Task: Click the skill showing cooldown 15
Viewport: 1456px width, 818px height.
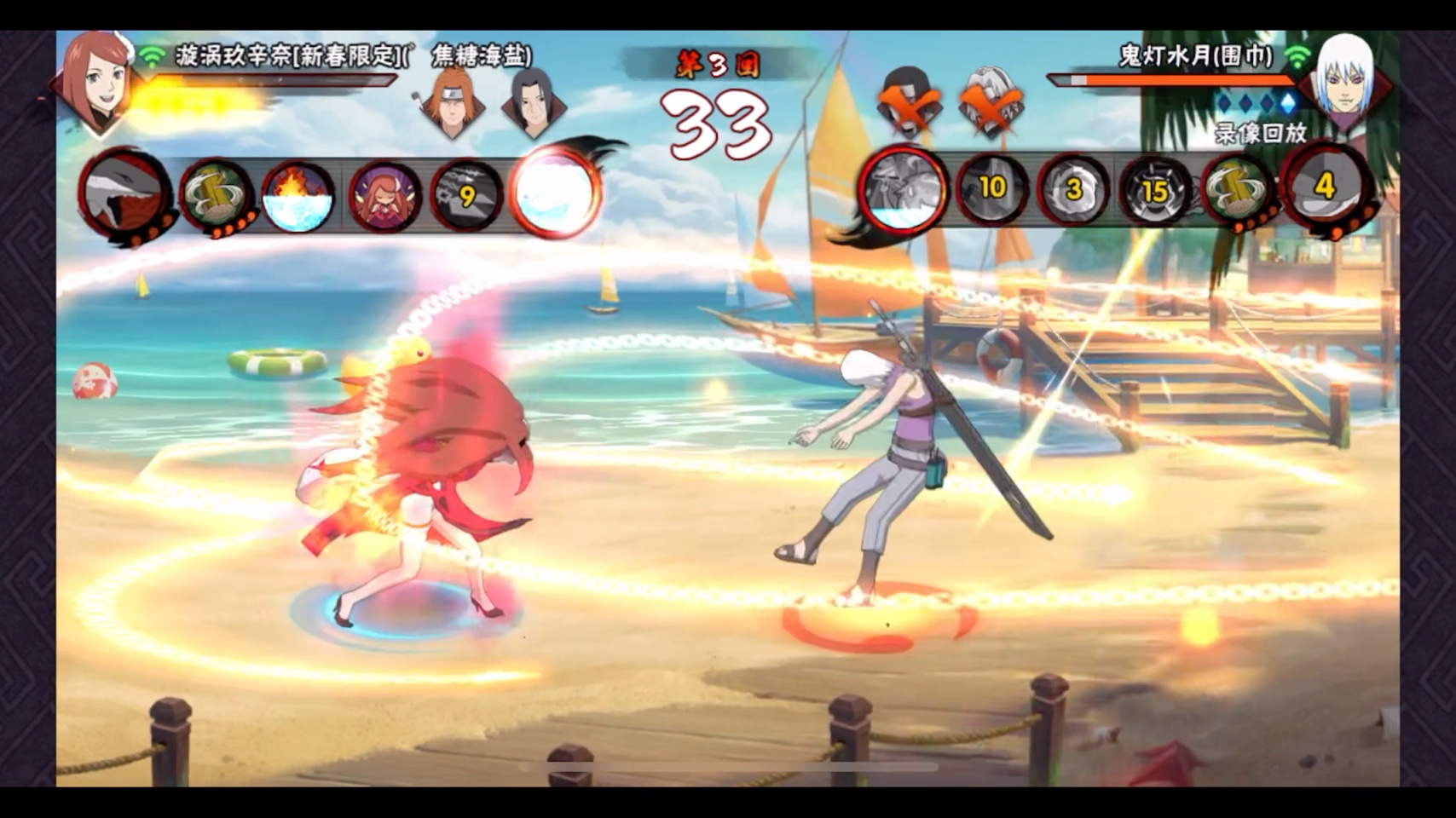Action: 1155,191
